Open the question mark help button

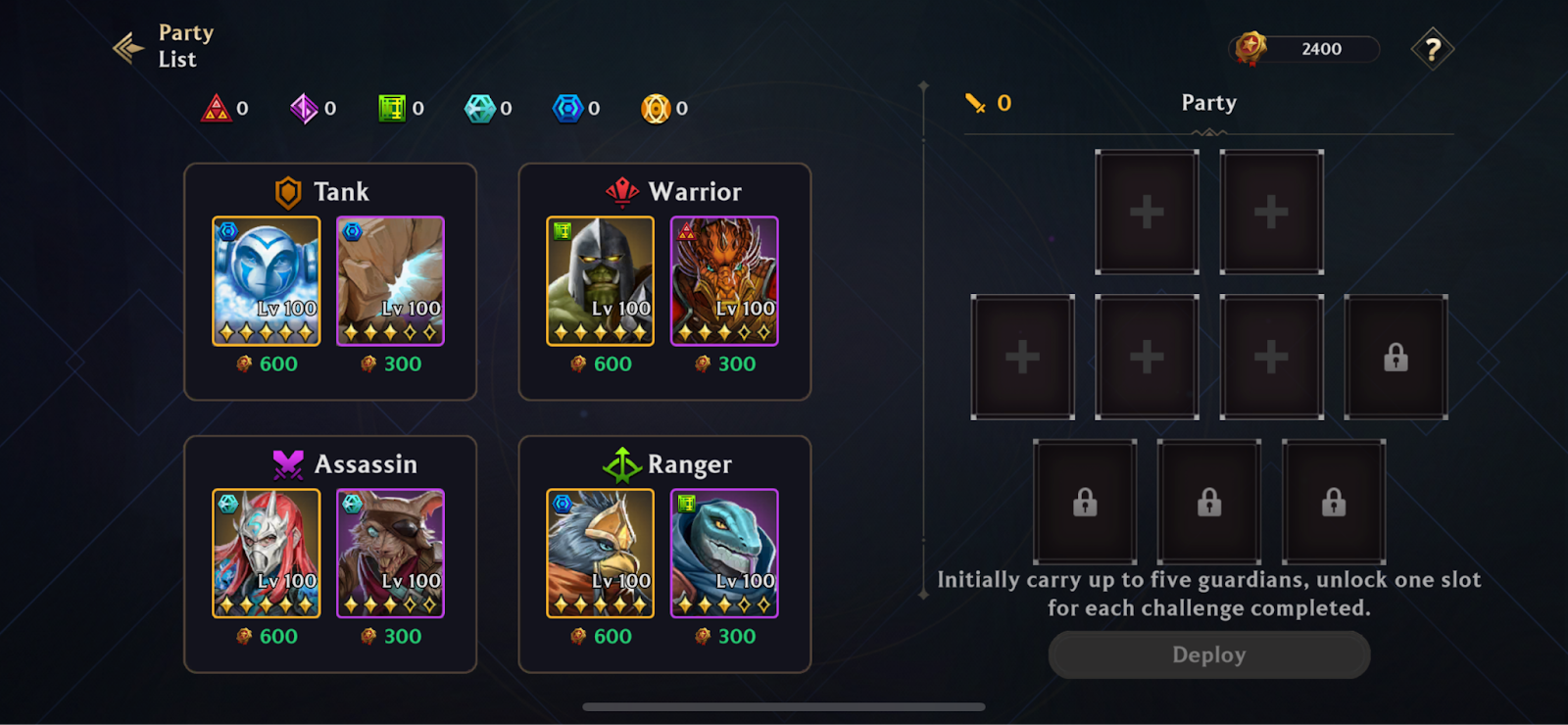[1432, 49]
